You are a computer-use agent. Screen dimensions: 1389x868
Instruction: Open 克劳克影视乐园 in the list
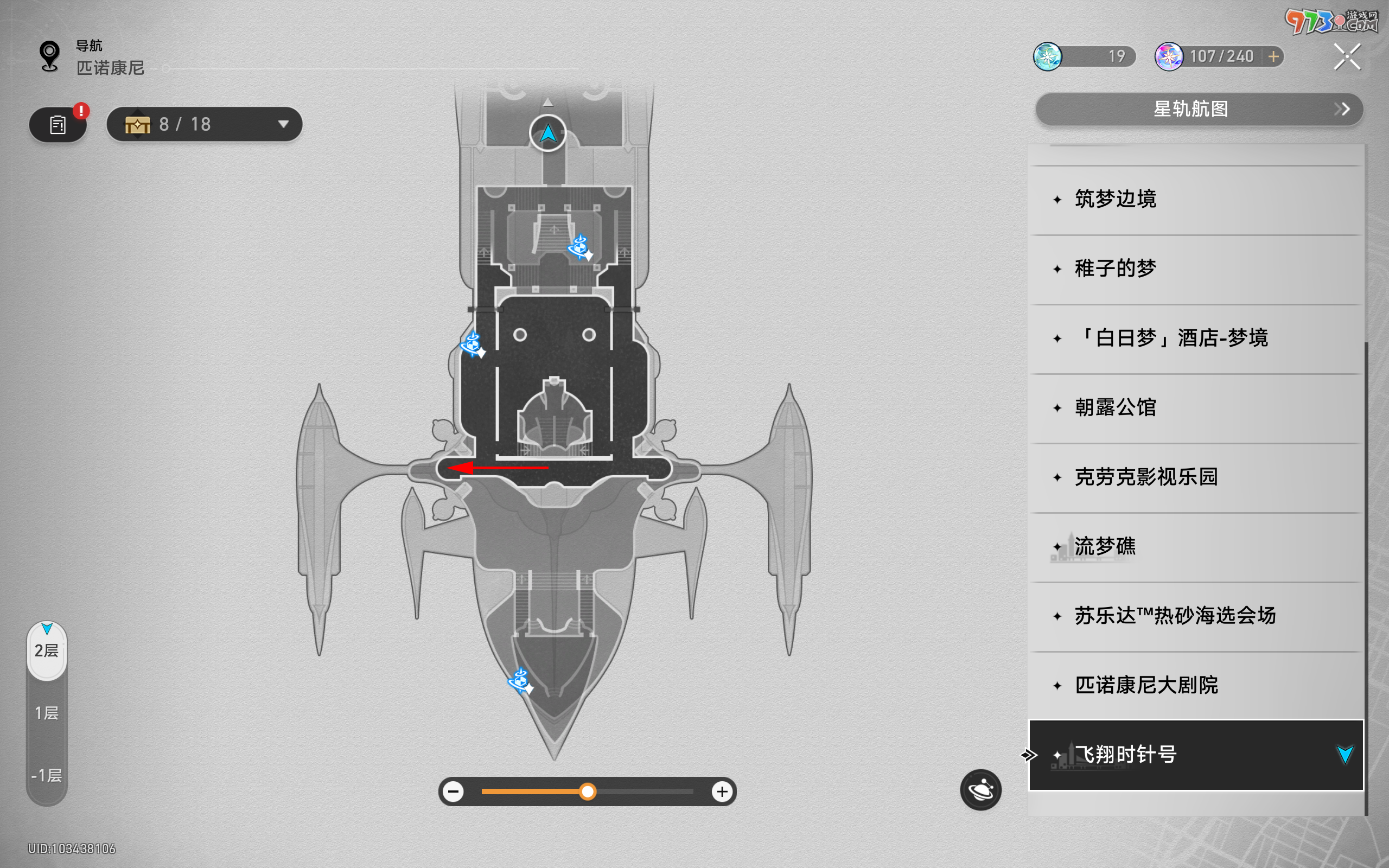[1194, 477]
